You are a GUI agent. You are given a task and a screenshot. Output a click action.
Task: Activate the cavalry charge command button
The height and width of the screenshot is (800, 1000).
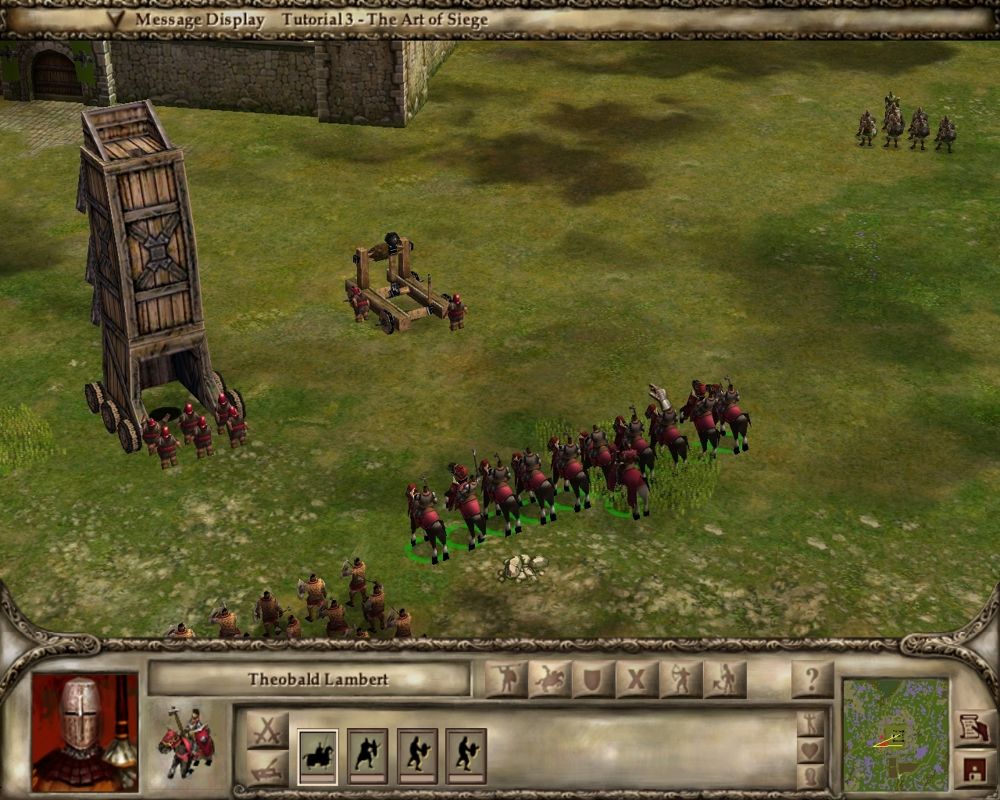[550, 680]
